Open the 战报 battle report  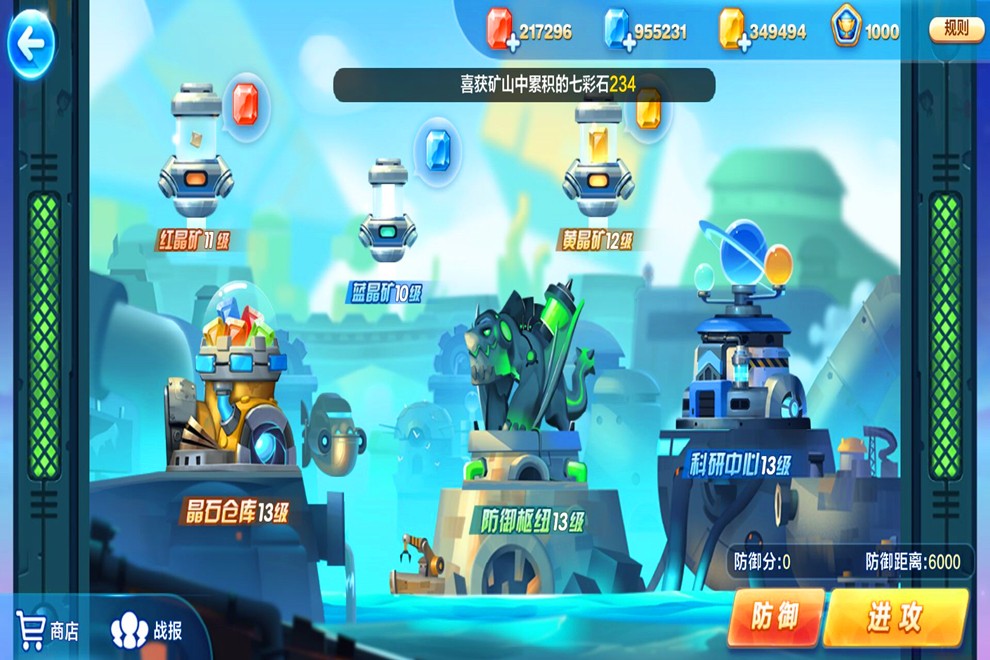point(148,630)
